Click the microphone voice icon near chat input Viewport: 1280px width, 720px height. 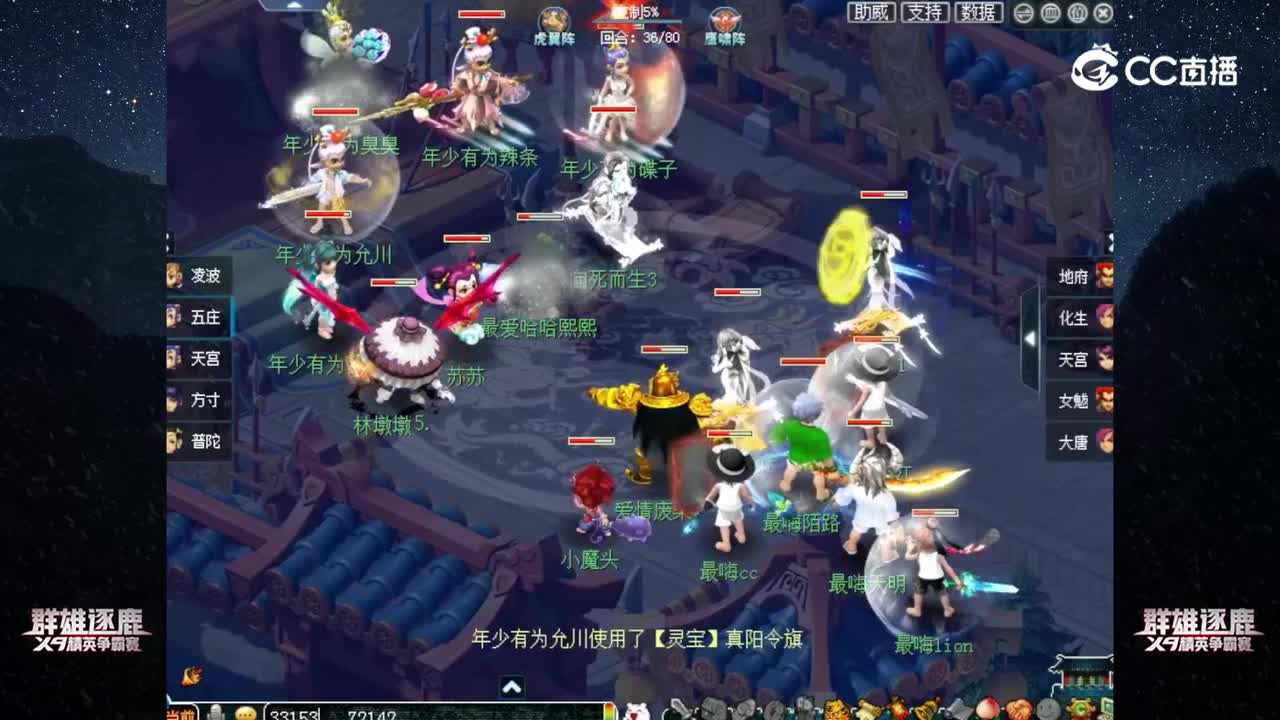(215, 712)
